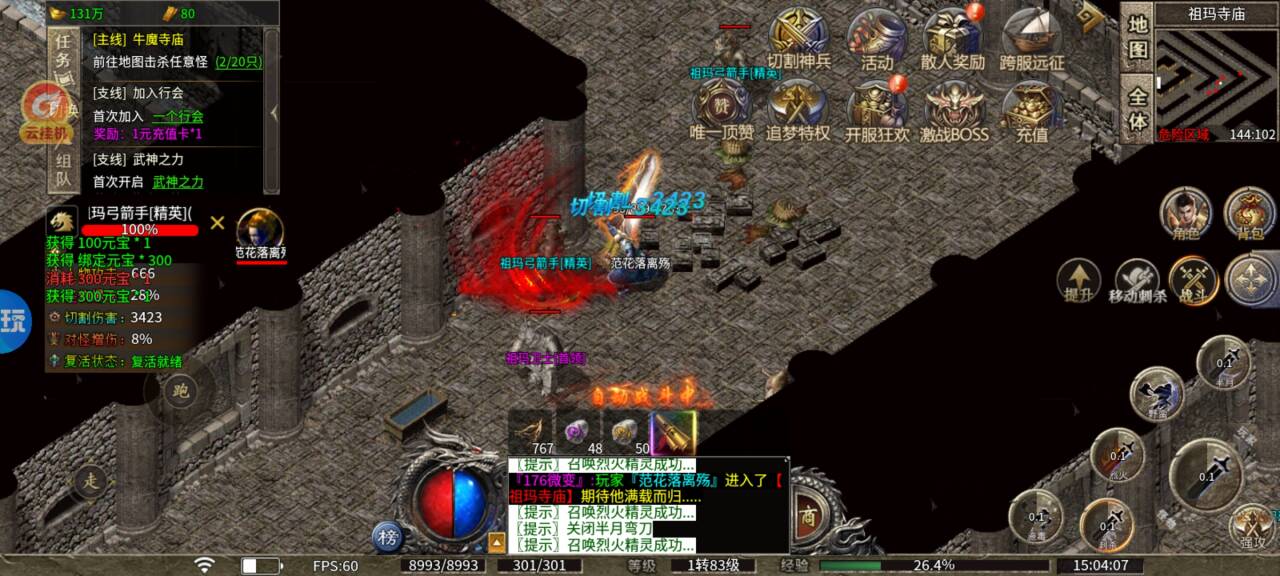Open the 商 shop button
Screen dimensions: 1280x576
pos(808,518)
